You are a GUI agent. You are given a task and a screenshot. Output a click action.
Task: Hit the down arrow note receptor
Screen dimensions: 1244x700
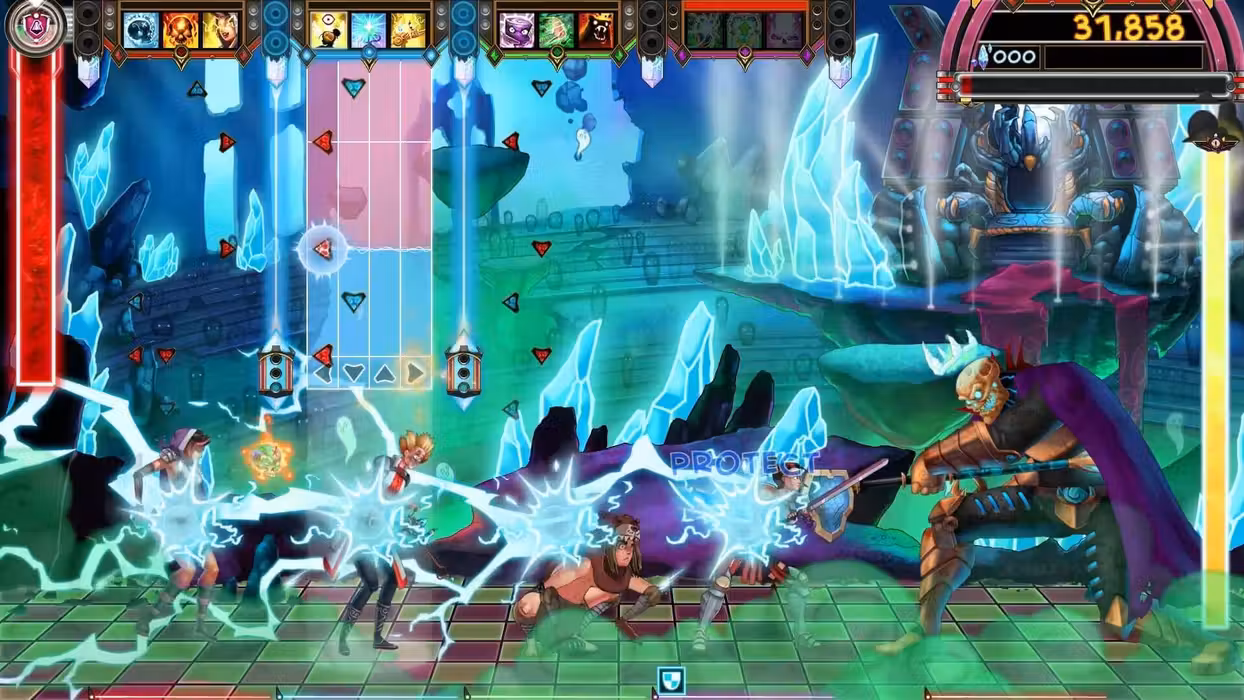(x=354, y=374)
